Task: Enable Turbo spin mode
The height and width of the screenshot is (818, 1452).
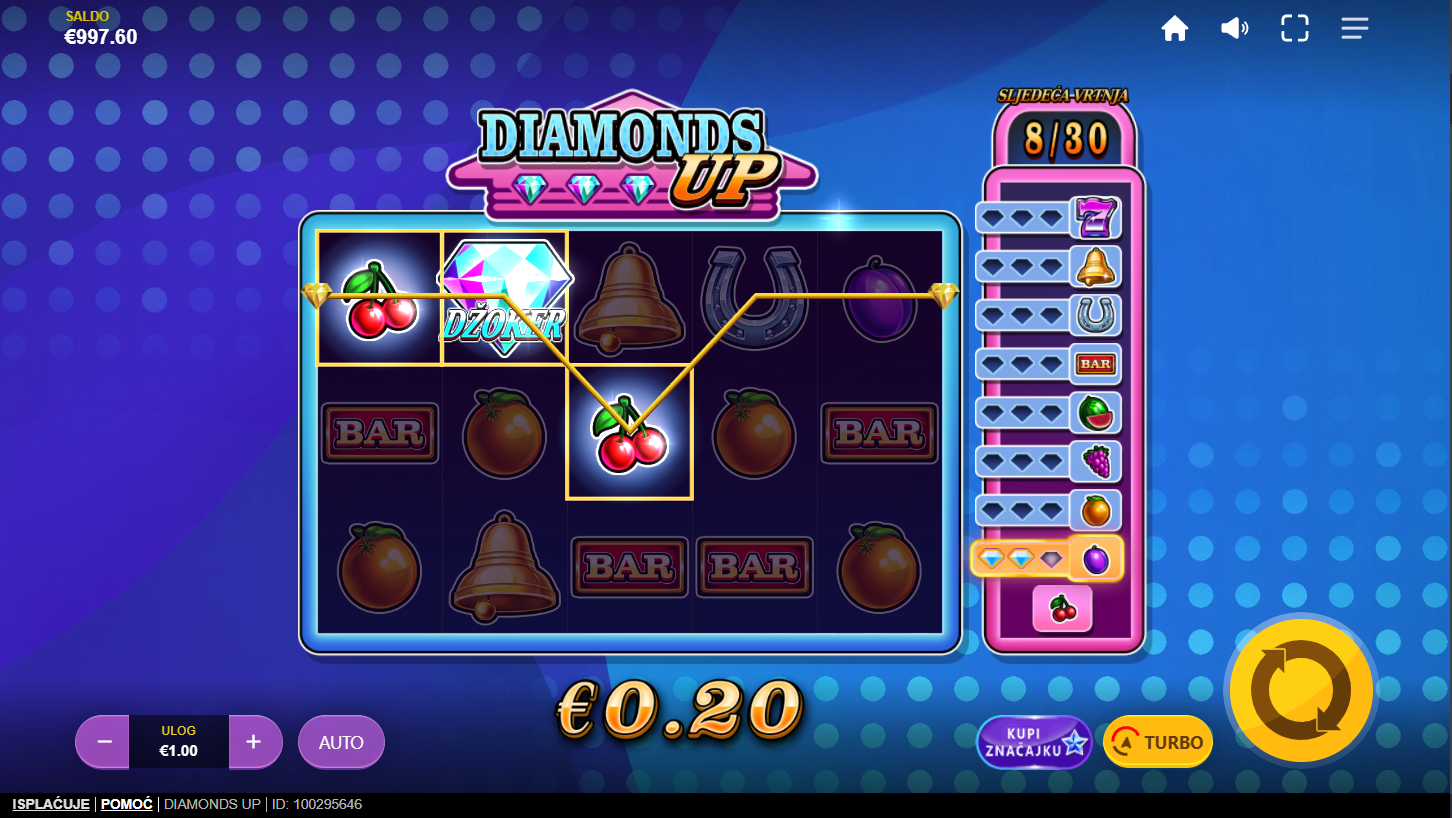Action: (x=1158, y=742)
